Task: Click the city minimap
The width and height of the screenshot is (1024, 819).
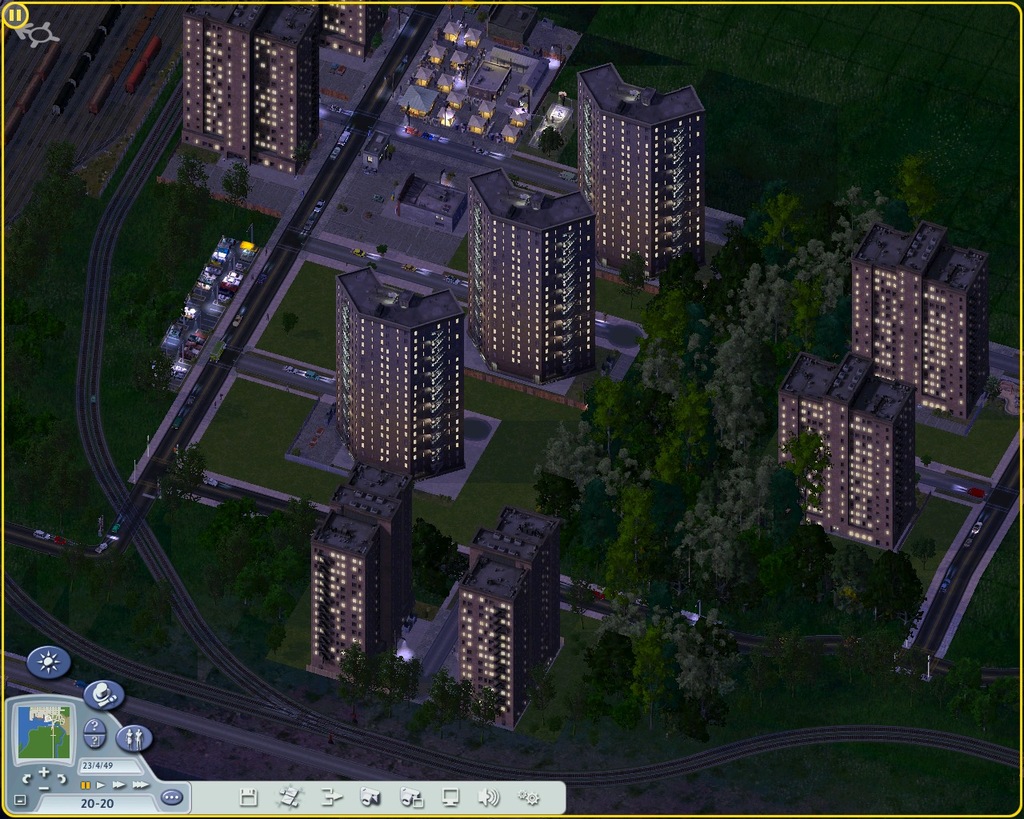Action: click(x=44, y=732)
